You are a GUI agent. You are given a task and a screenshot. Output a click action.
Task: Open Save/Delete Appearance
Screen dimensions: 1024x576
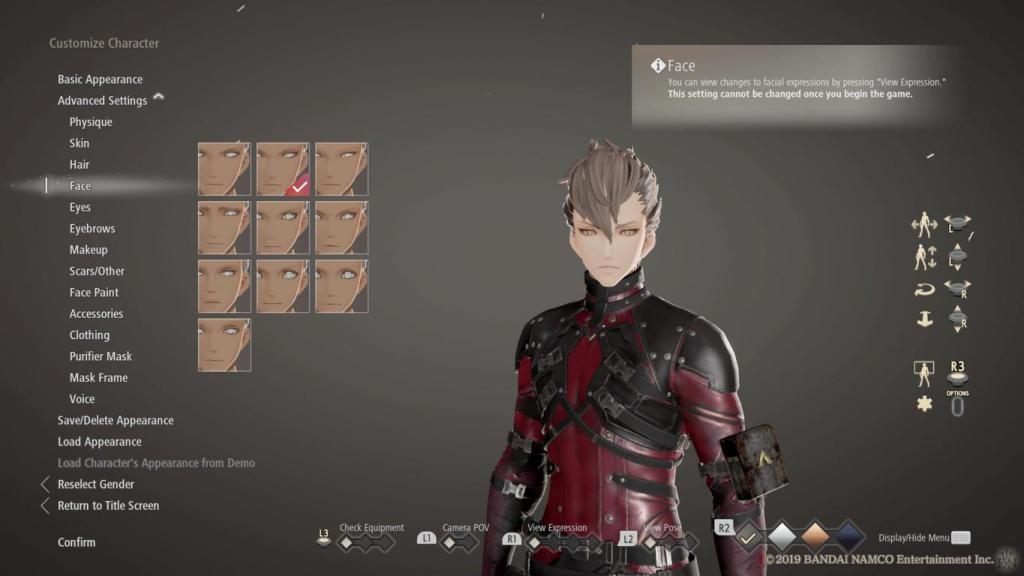(115, 420)
